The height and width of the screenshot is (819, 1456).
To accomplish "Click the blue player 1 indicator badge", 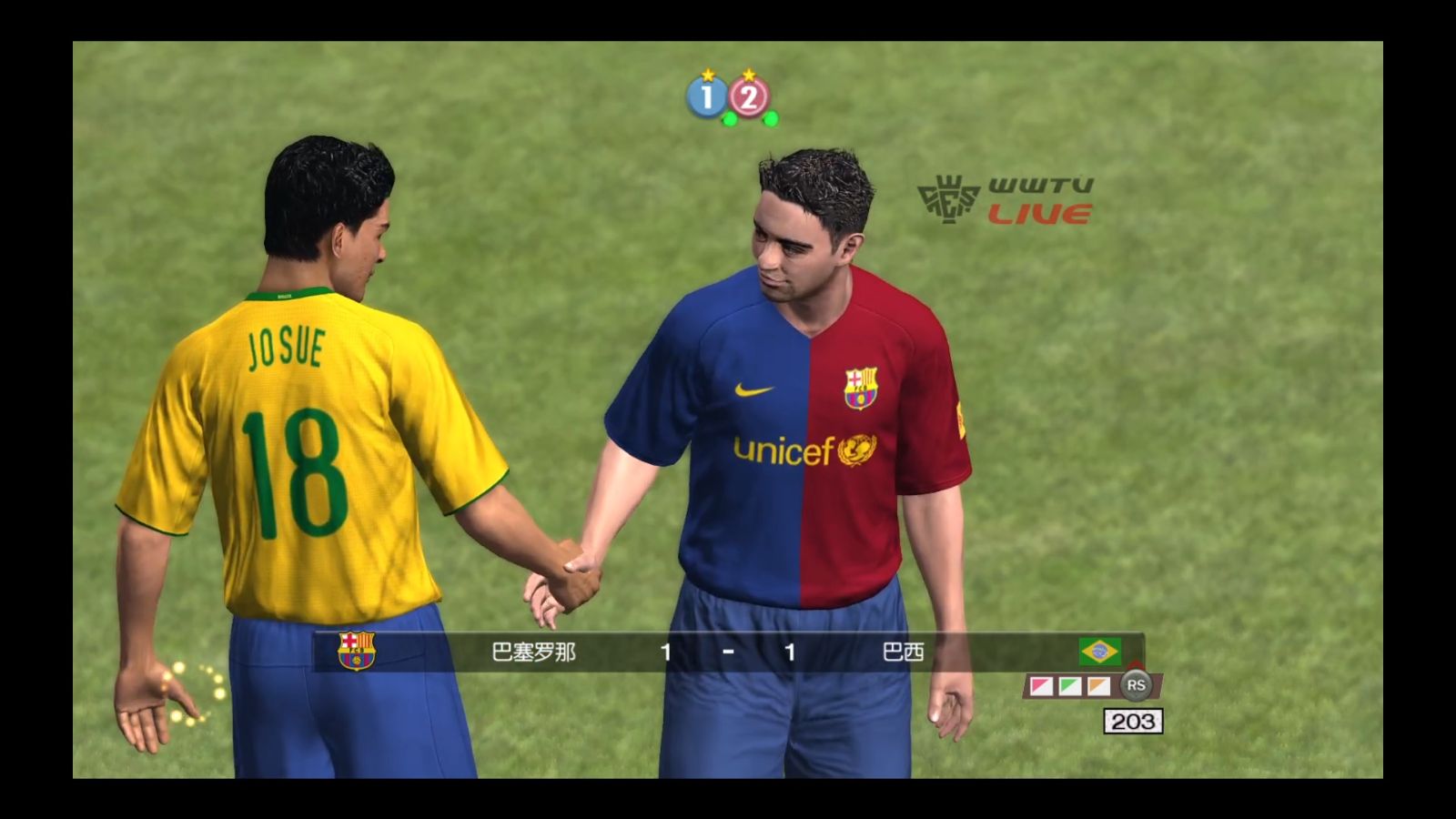I will click(x=707, y=96).
